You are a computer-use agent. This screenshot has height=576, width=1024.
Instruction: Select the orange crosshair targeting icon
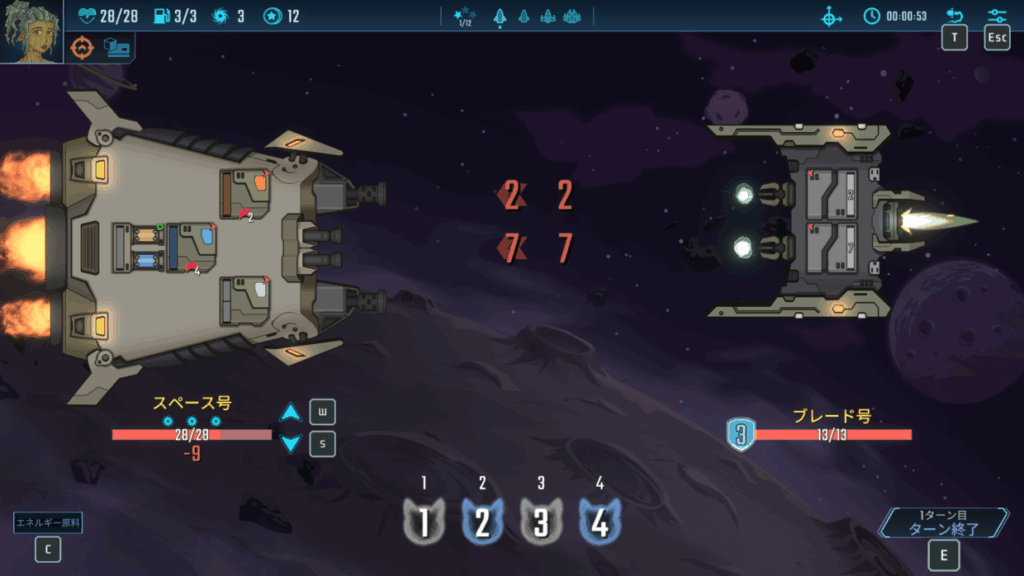tap(82, 47)
